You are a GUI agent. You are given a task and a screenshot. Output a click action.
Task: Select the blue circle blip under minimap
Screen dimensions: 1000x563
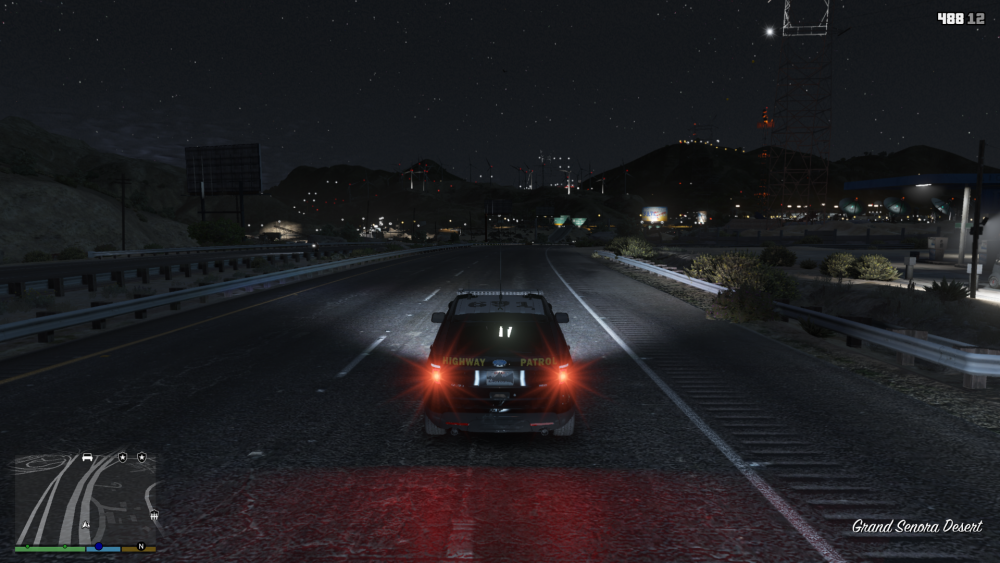[98, 547]
